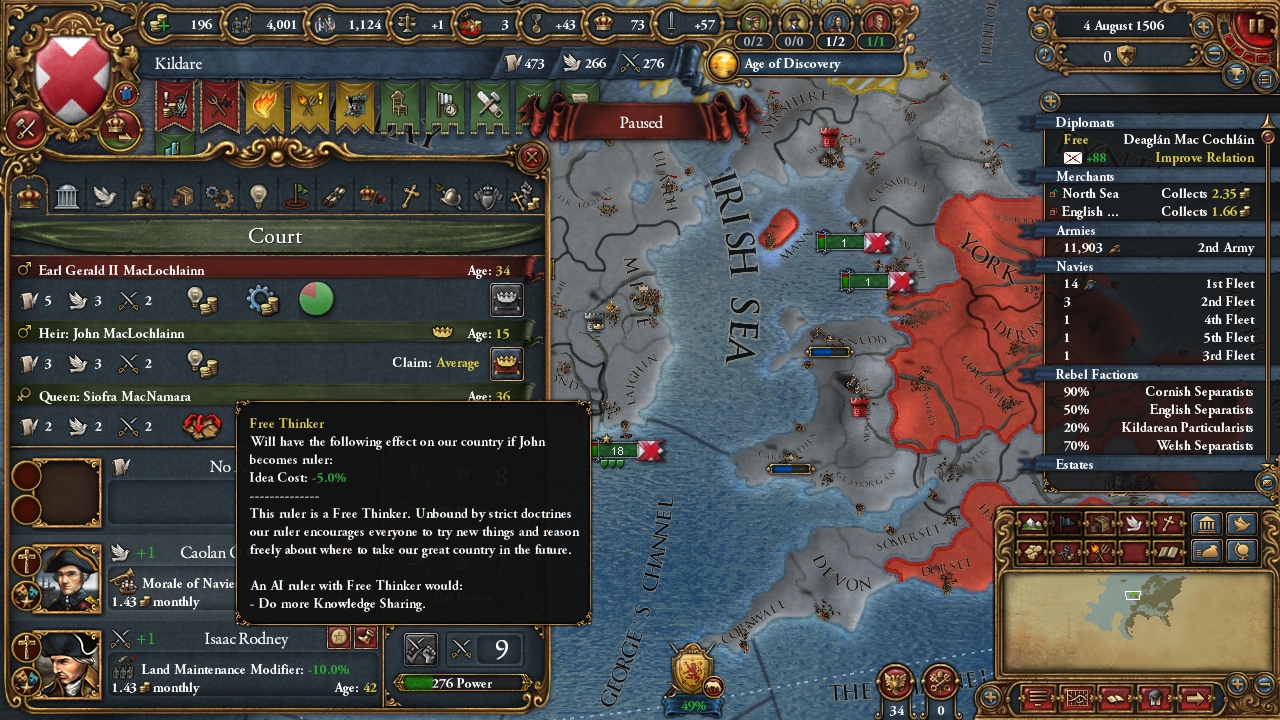Select the Military tab with the helmet
The image size is (1280, 720).
coord(448,196)
